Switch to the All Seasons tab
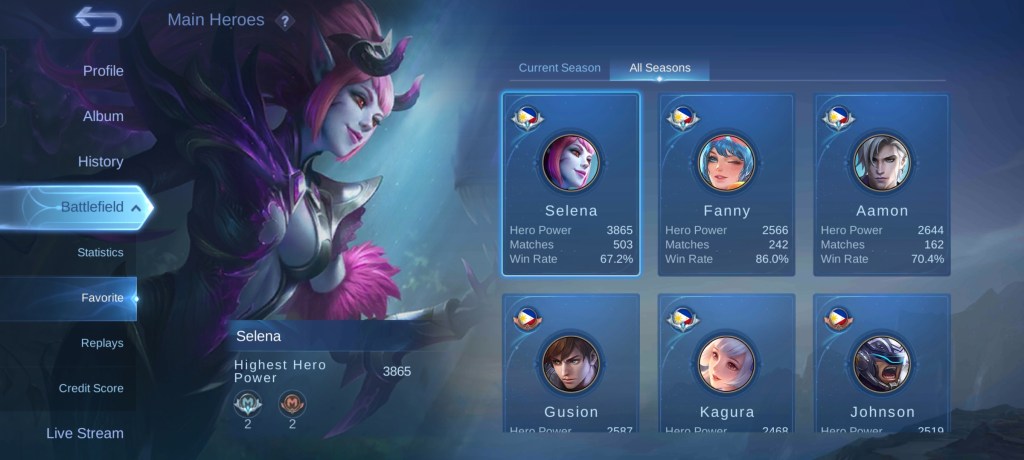Viewport: 1024px width, 460px height. click(659, 68)
